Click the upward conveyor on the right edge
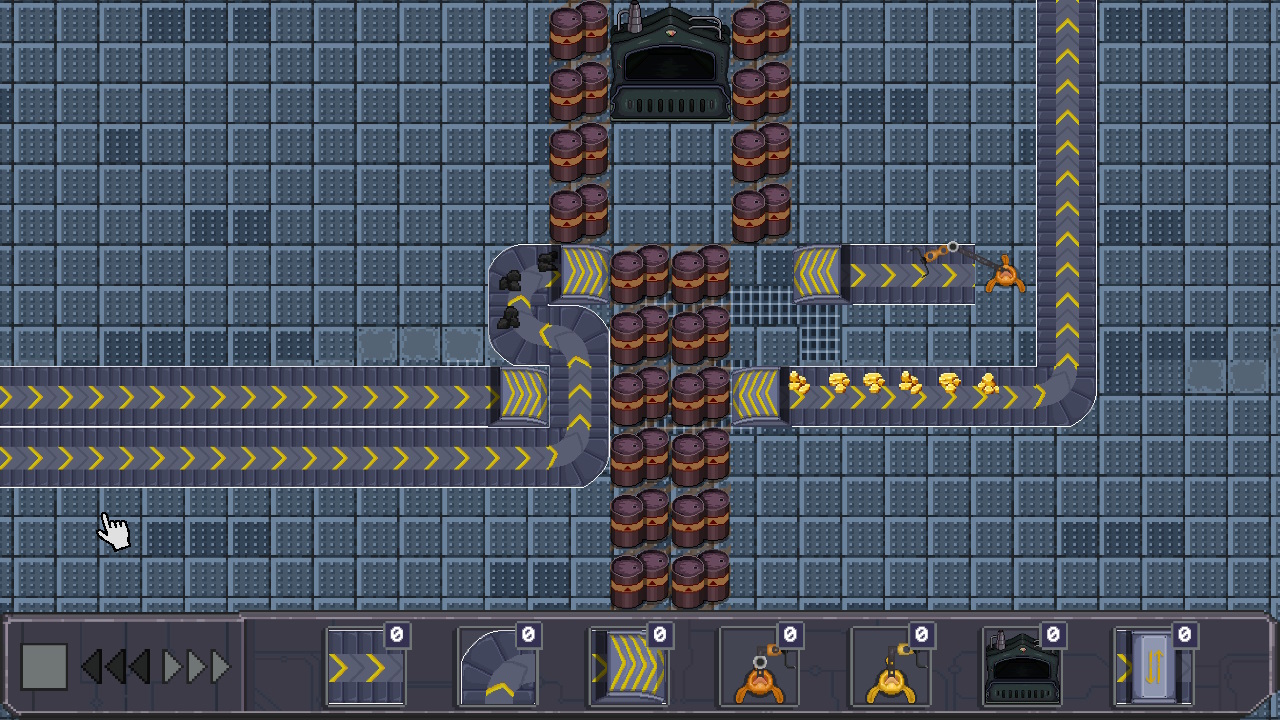 (x=1065, y=150)
